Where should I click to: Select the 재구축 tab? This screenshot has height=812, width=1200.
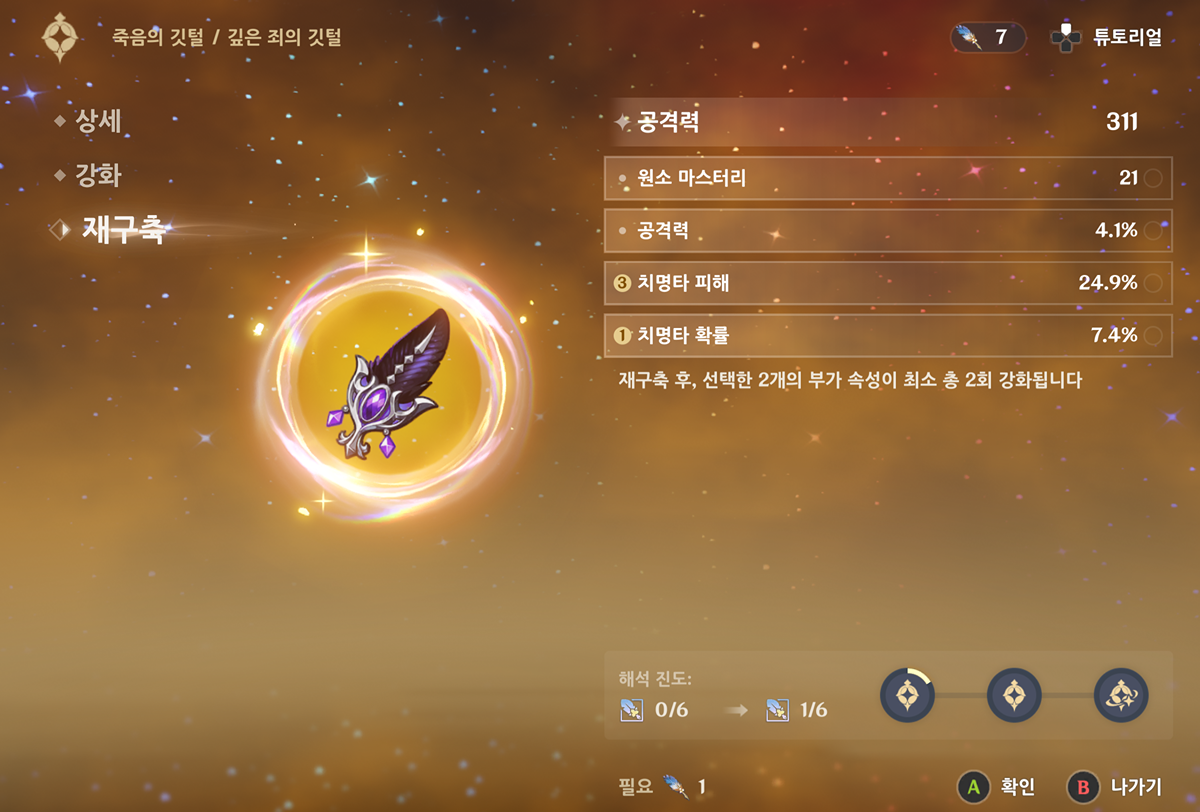click(x=123, y=231)
